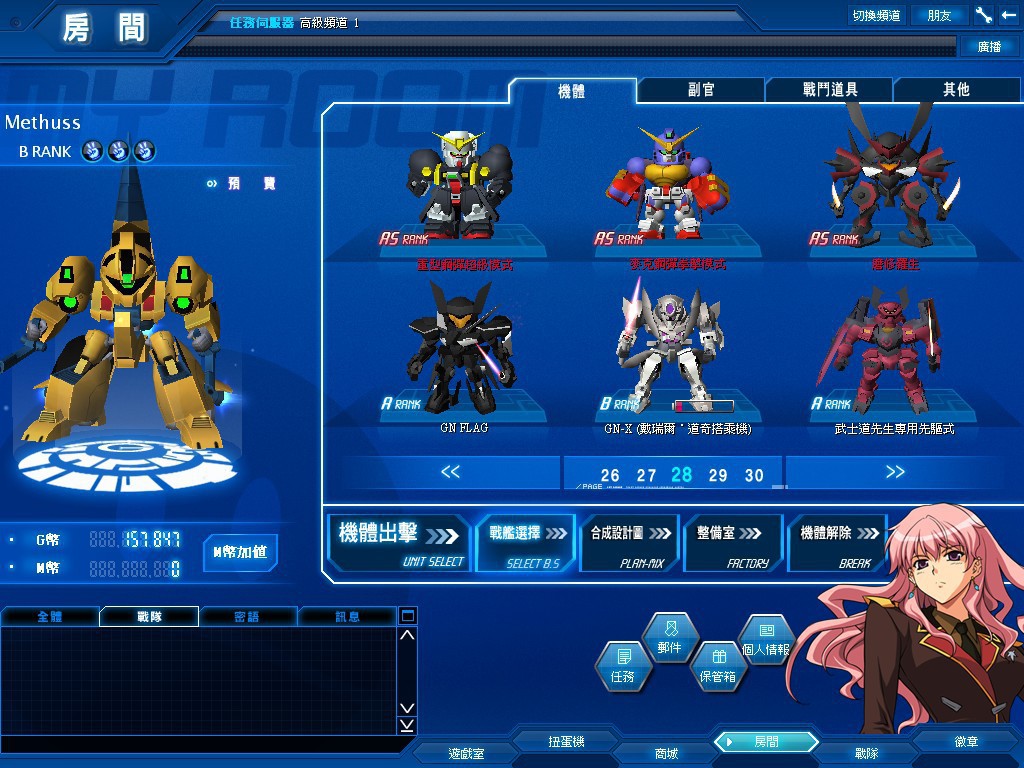Switch chat to the 密語 whisper tab
The height and width of the screenshot is (768, 1024).
(247, 617)
